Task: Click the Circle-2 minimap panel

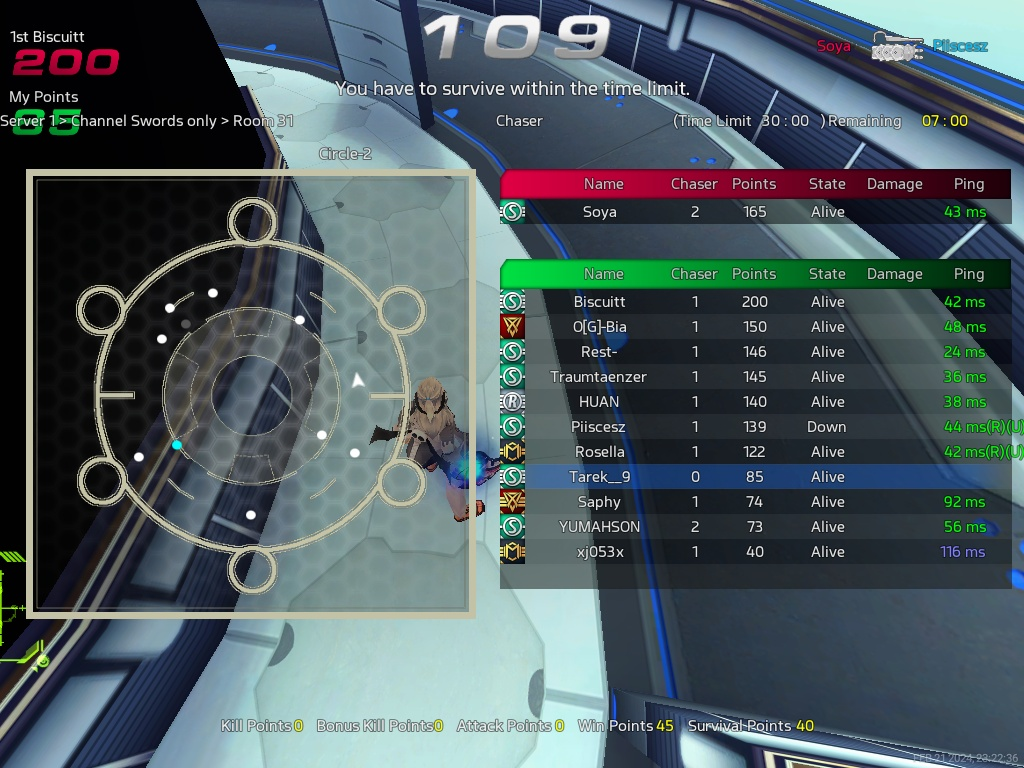Action: coord(250,392)
